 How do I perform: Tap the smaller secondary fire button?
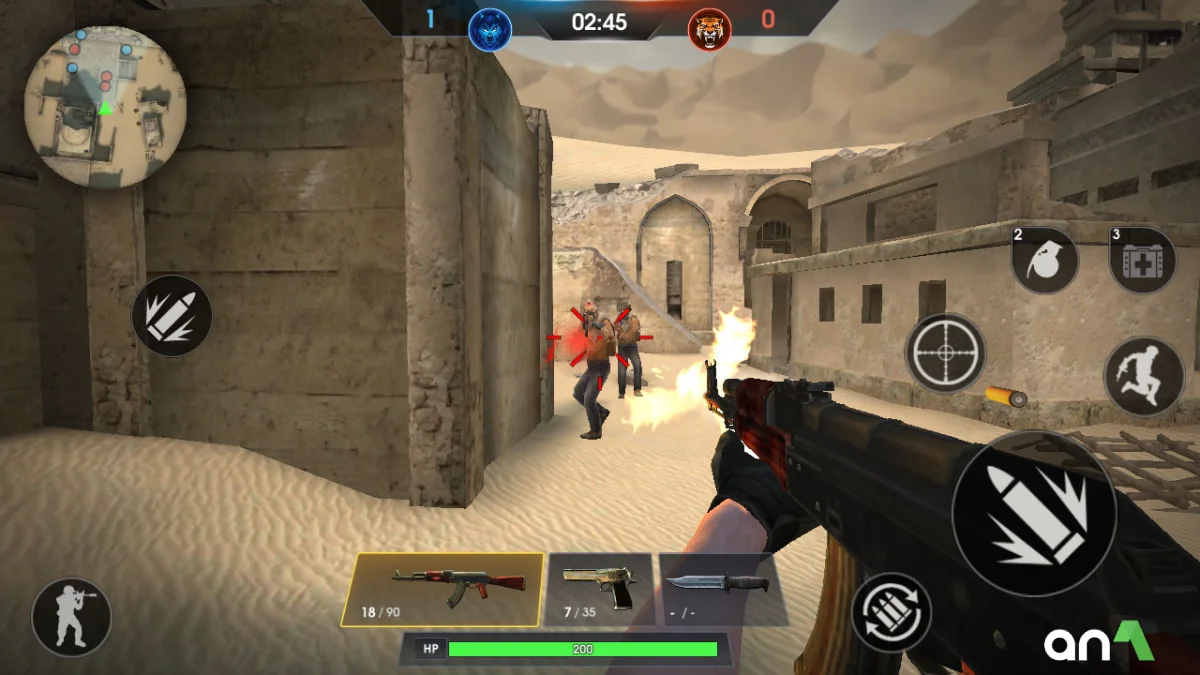point(172,316)
